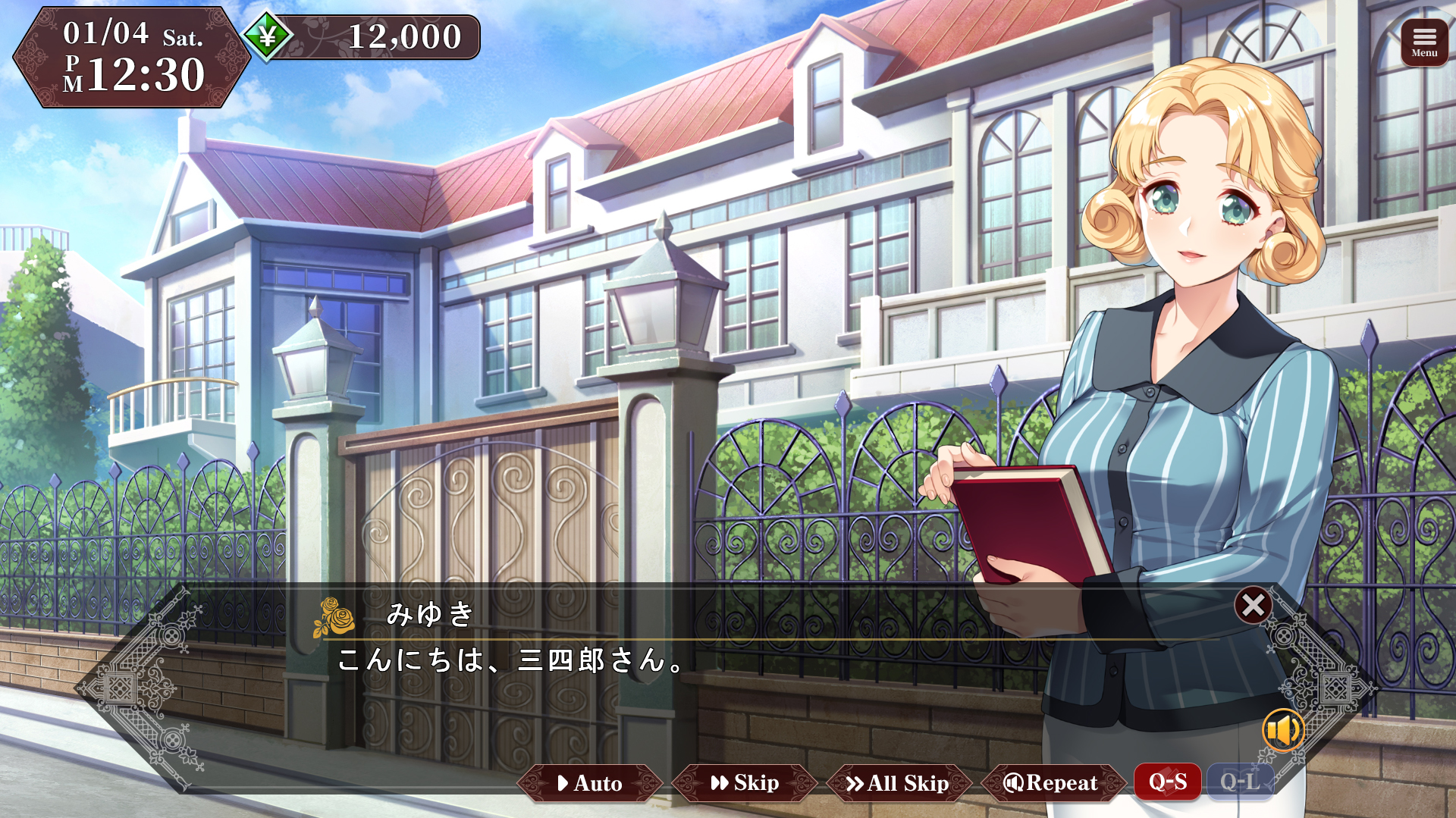Activate the Skip button

745,782
